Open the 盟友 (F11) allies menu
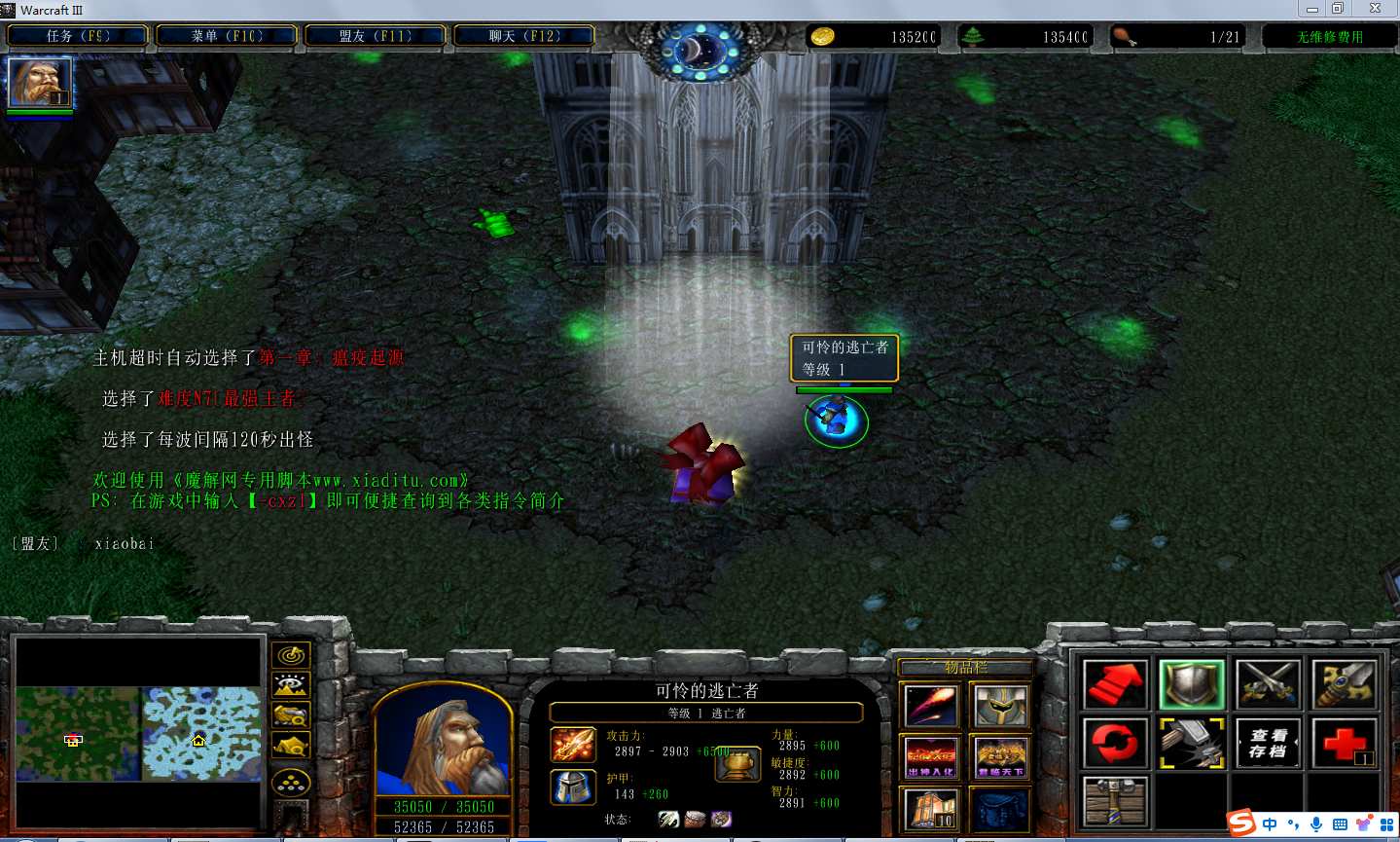 tap(376, 36)
